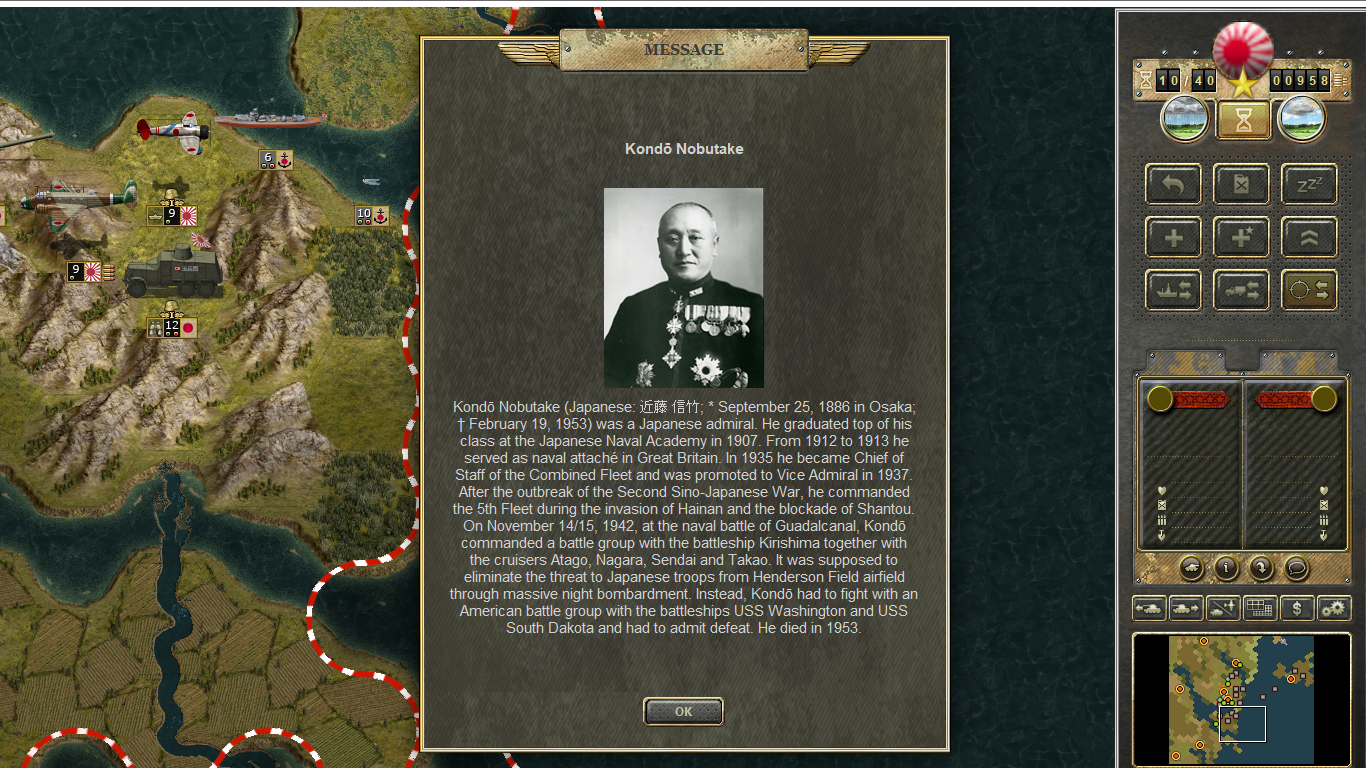Image resolution: width=1366 pixels, height=768 pixels.
Task: Toggle the crosshair with arrows button
Action: (x=1309, y=290)
